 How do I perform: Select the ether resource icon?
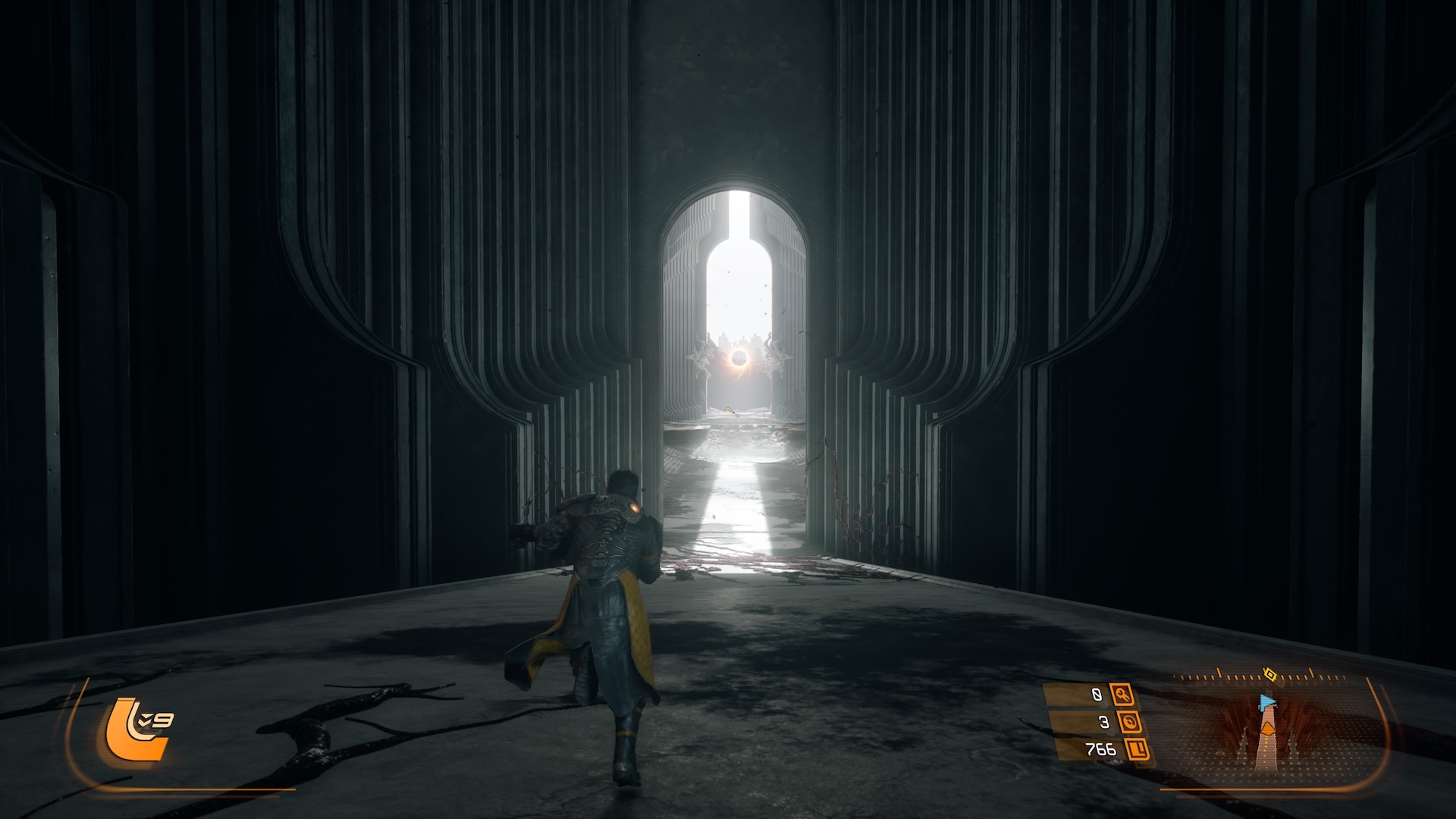1130,722
